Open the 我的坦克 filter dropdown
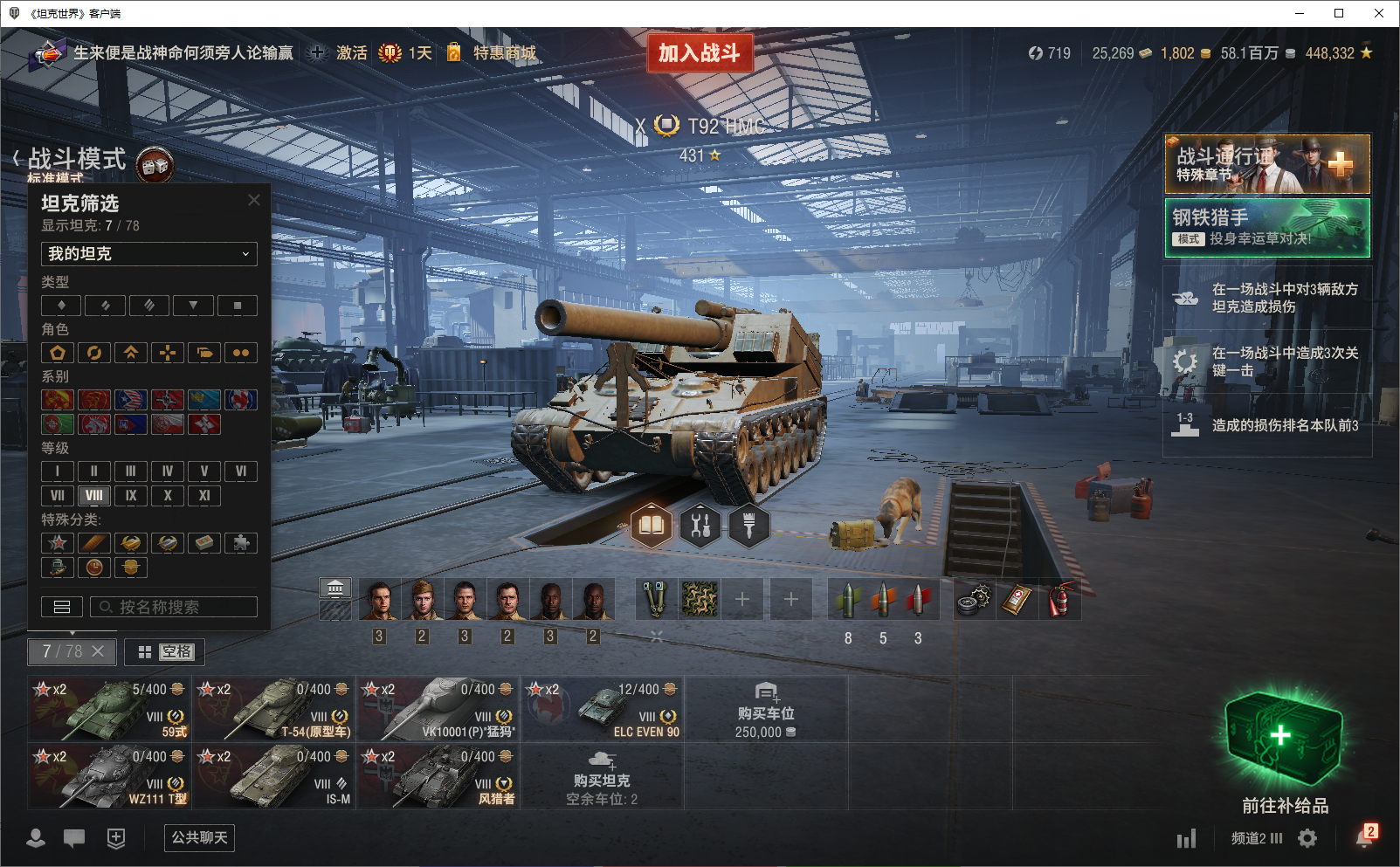The width and height of the screenshot is (1400, 867). click(x=148, y=254)
